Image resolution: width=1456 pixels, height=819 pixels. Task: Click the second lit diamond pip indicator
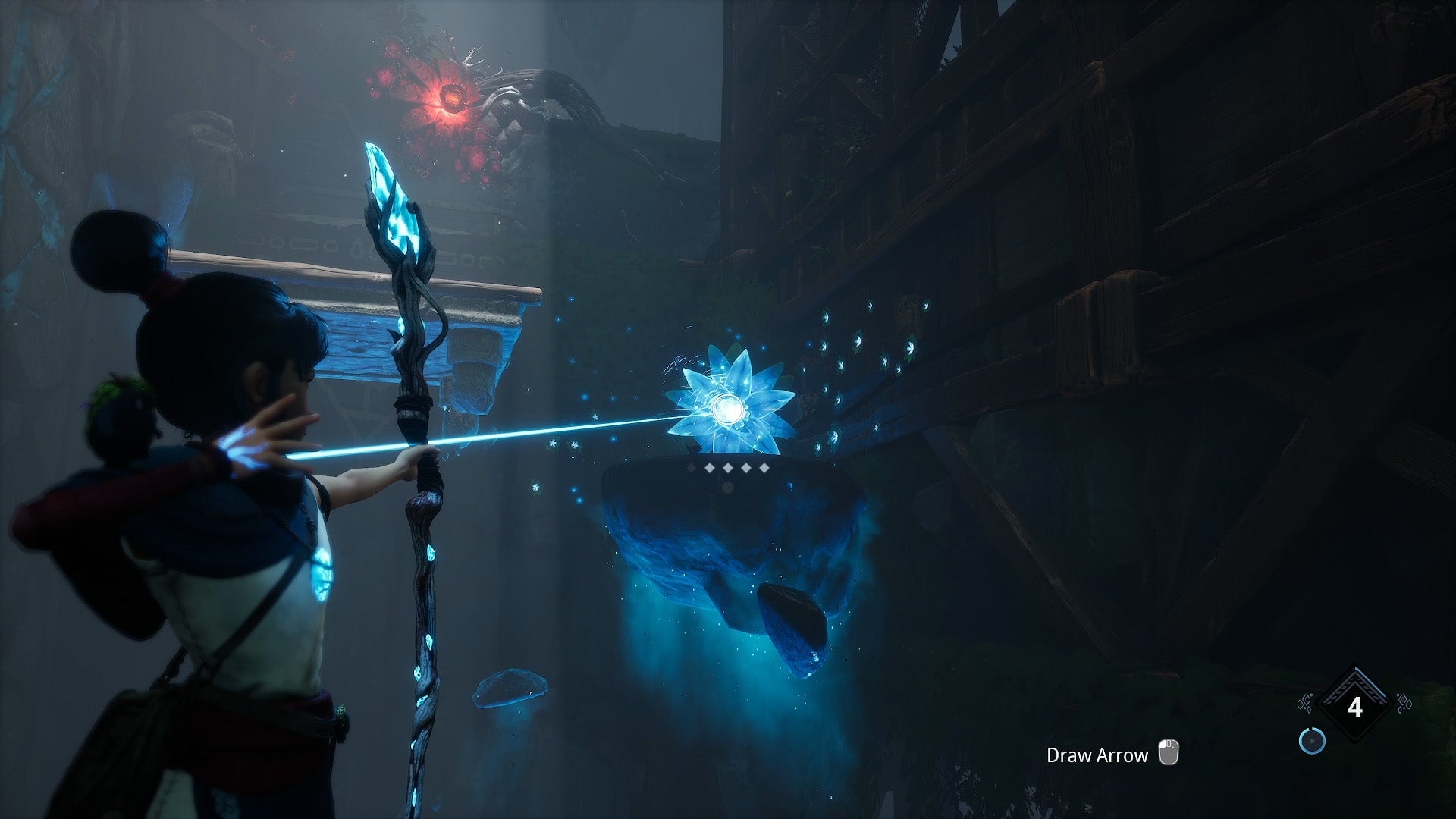tap(708, 468)
